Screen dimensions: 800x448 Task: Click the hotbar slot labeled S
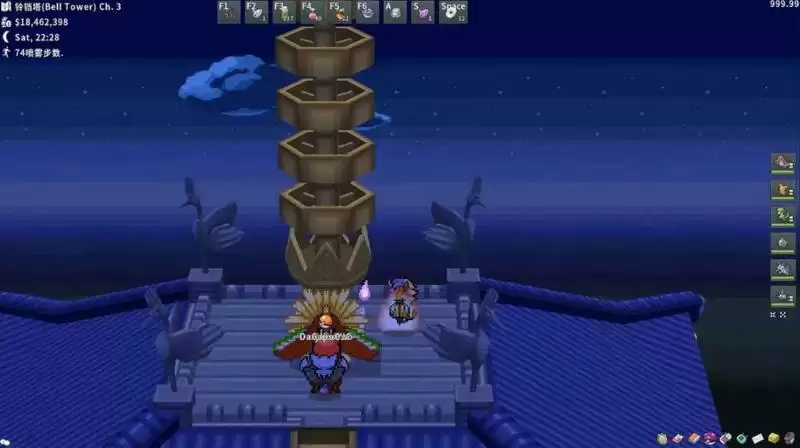click(x=423, y=12)
